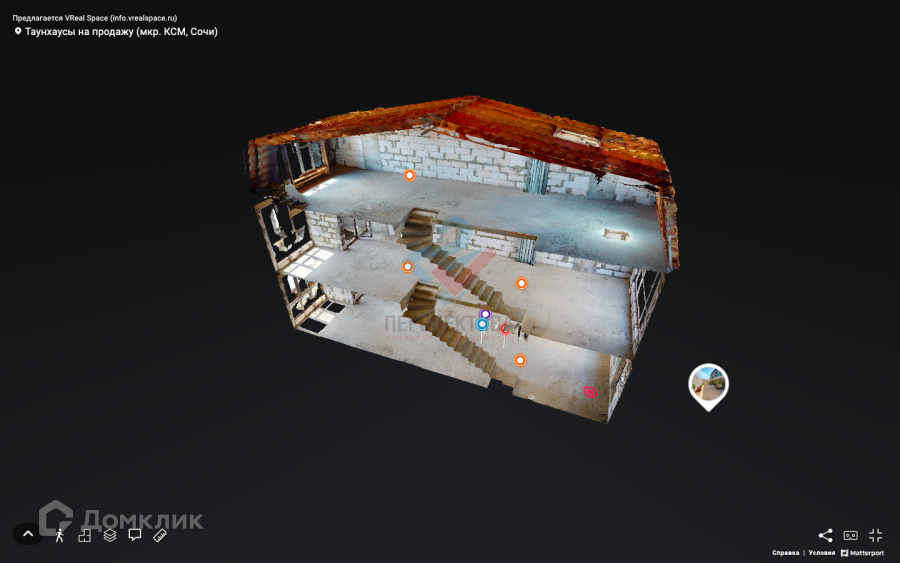Open the Таунхаусы на продажу location title
Screen dimensions: 900x563
tap(121, 32)
